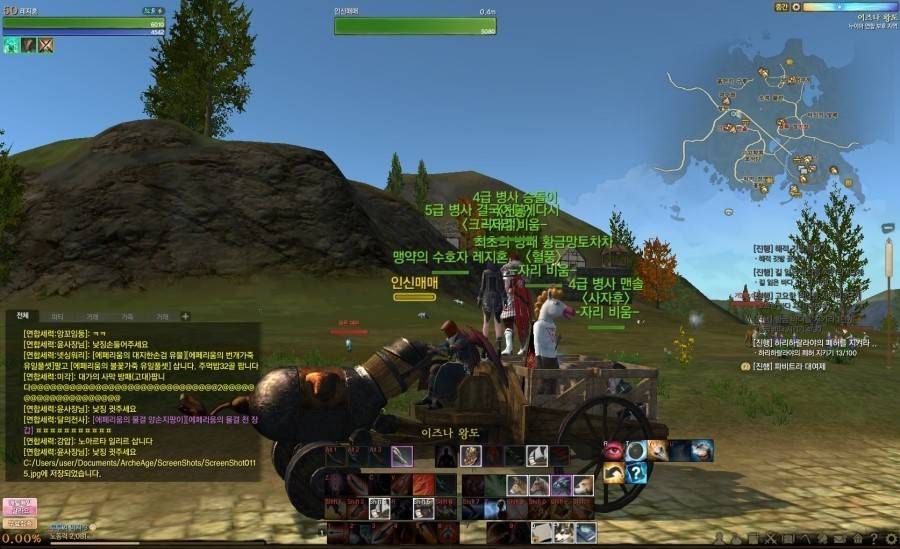Select the blue question mark icon
This screenshot has width=900, height=549.
click(x=636, y=473)
